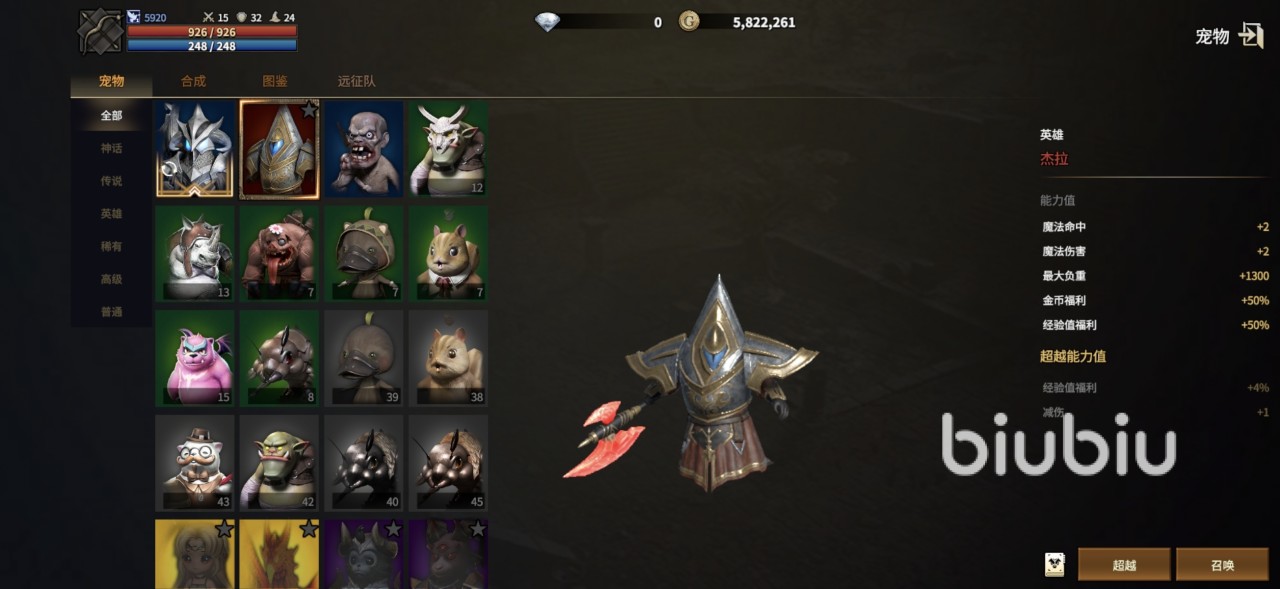Select the pink bat-winged pet
1280x589 pixels.
point(195,357)
